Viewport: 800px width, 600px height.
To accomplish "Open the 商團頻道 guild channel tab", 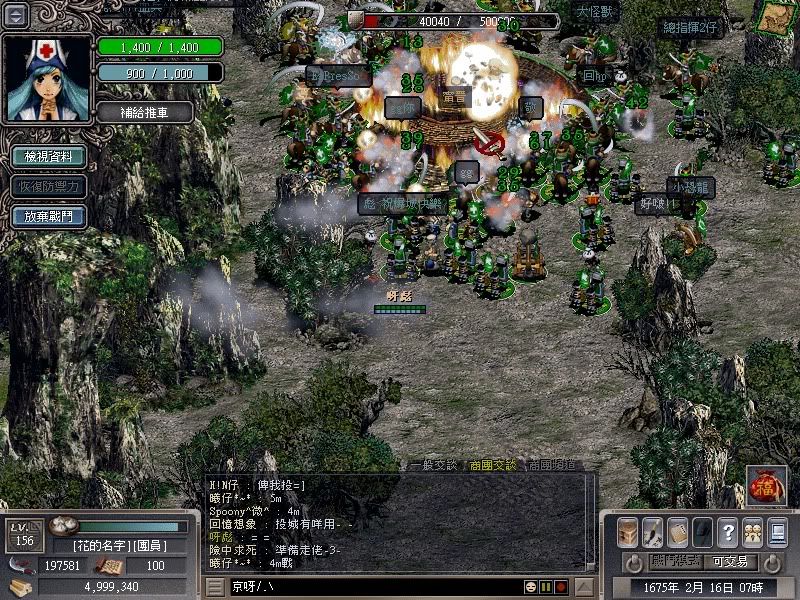I will point(551,465).
